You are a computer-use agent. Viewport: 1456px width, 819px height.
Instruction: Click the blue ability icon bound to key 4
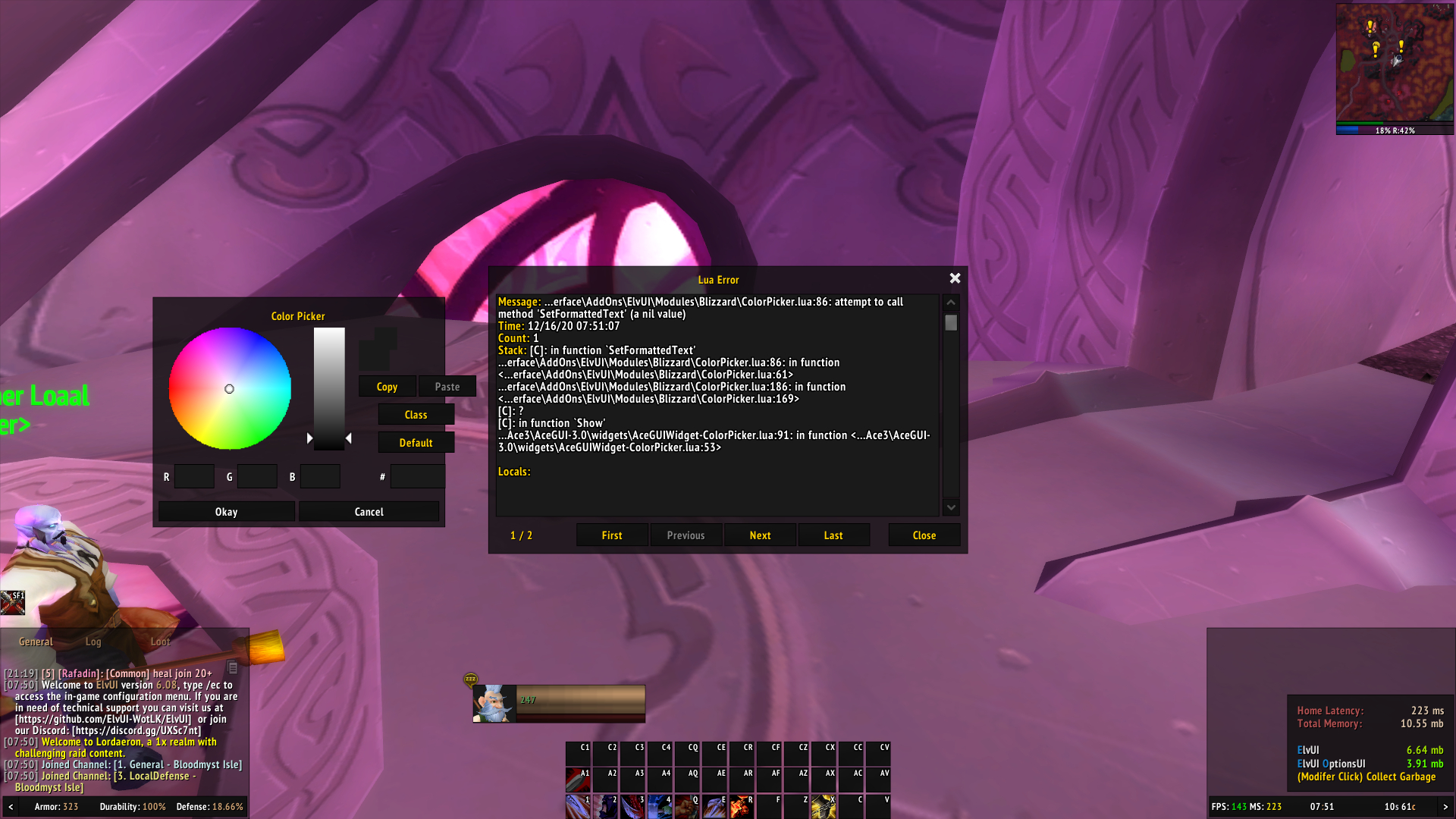coord(661,808)
